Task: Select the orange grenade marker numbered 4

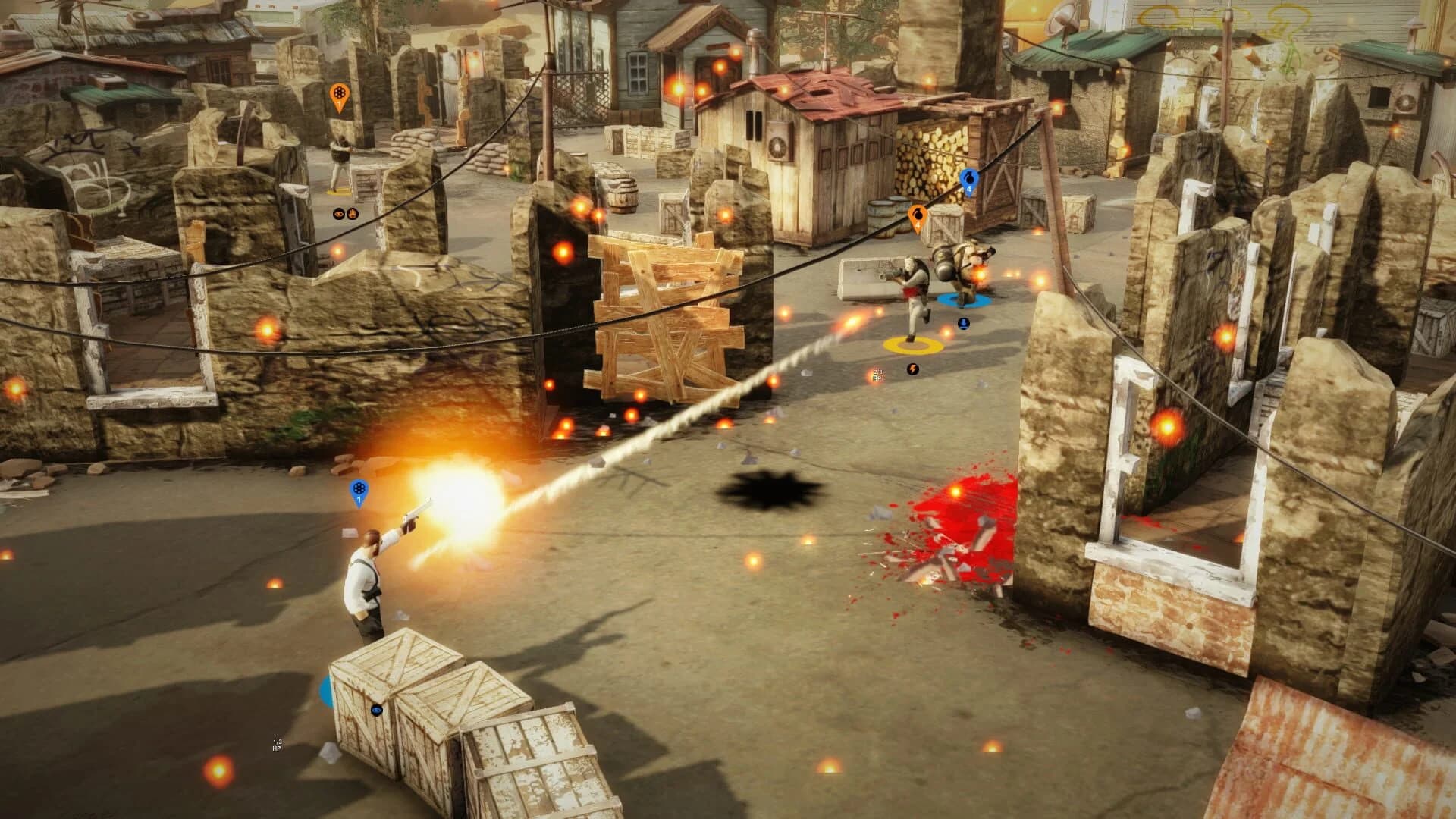Action: tap(918, 216)
